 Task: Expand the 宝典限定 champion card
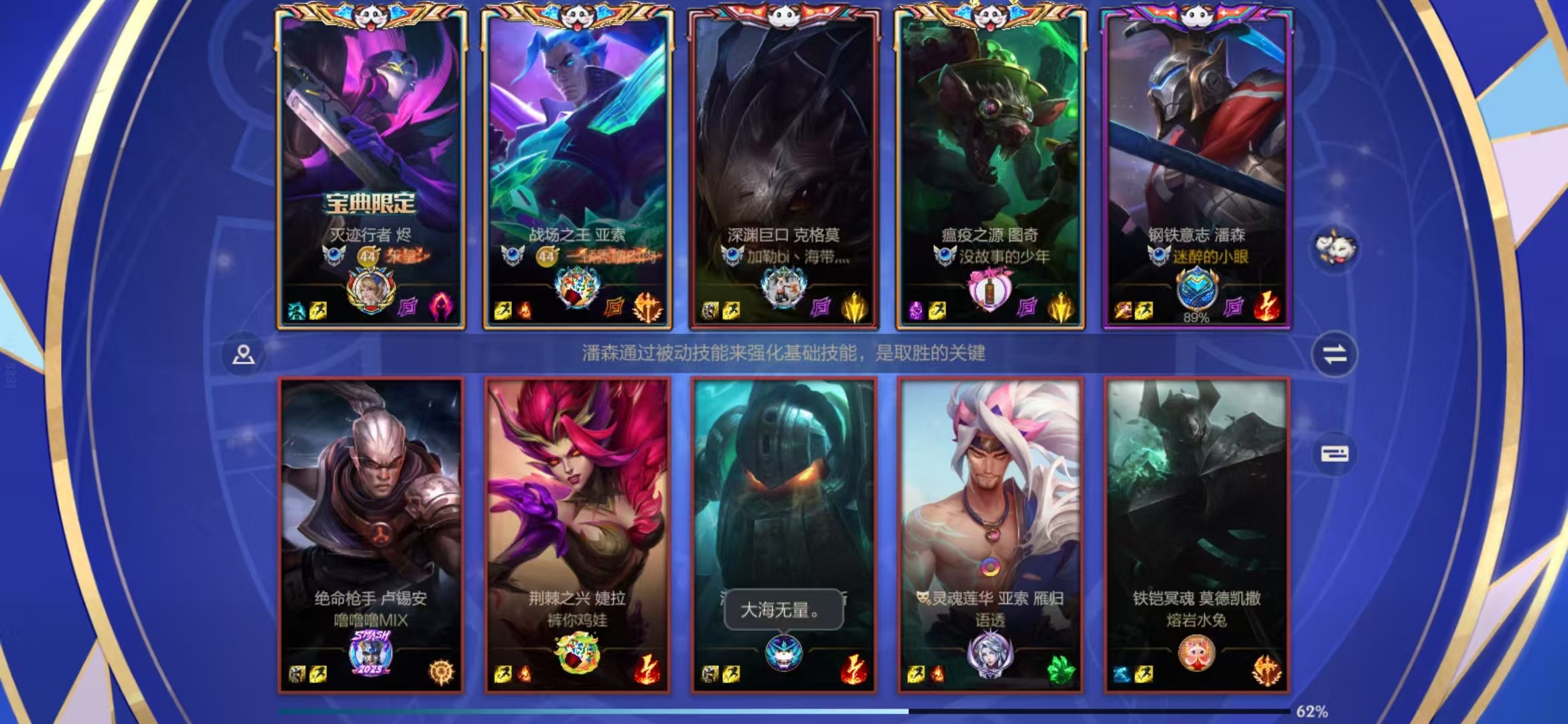[372, 168]
